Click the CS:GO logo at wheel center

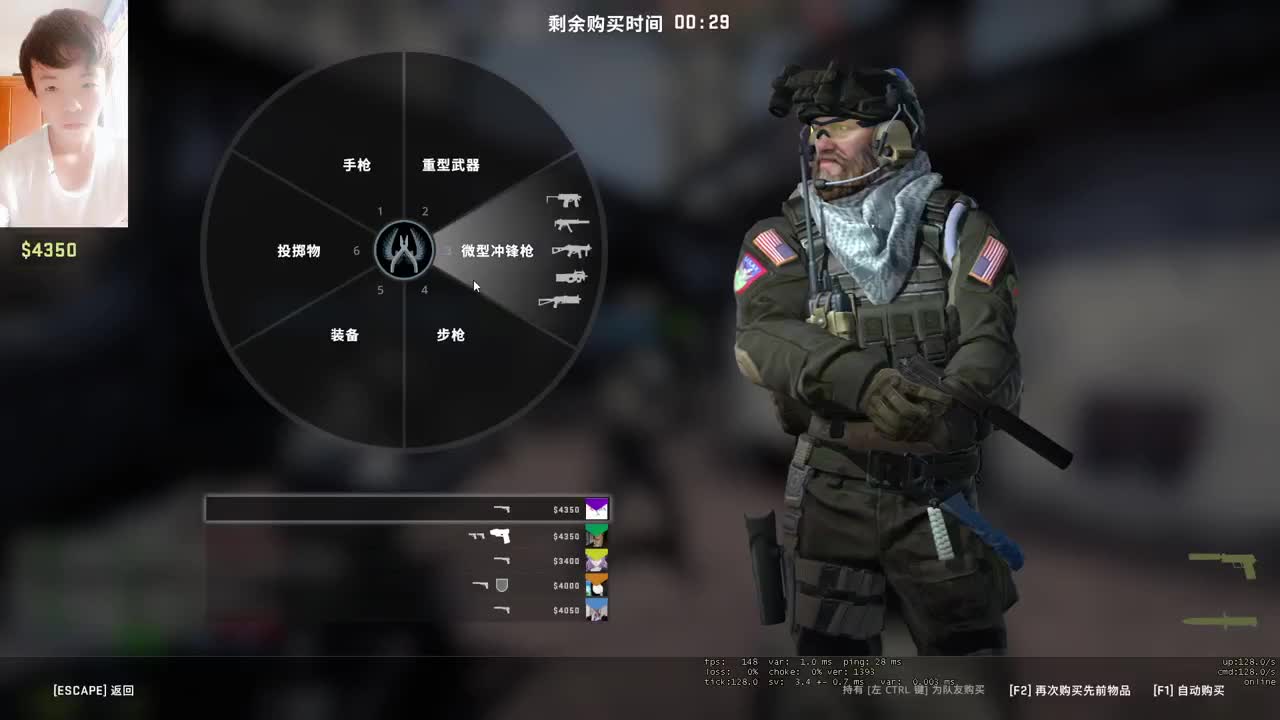403,250
